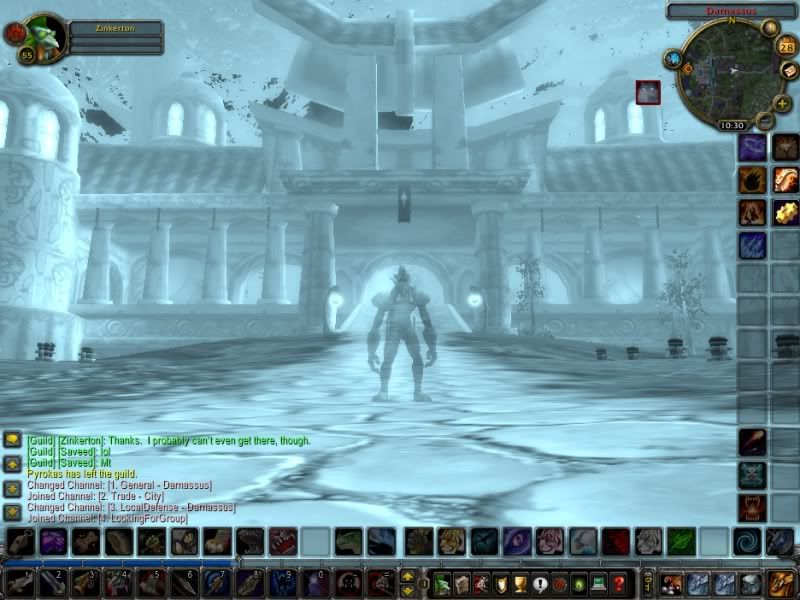Open the Guild chat line from Zinkerton
The width and height of the screenshot is (800, 600).
click(168, 440)
